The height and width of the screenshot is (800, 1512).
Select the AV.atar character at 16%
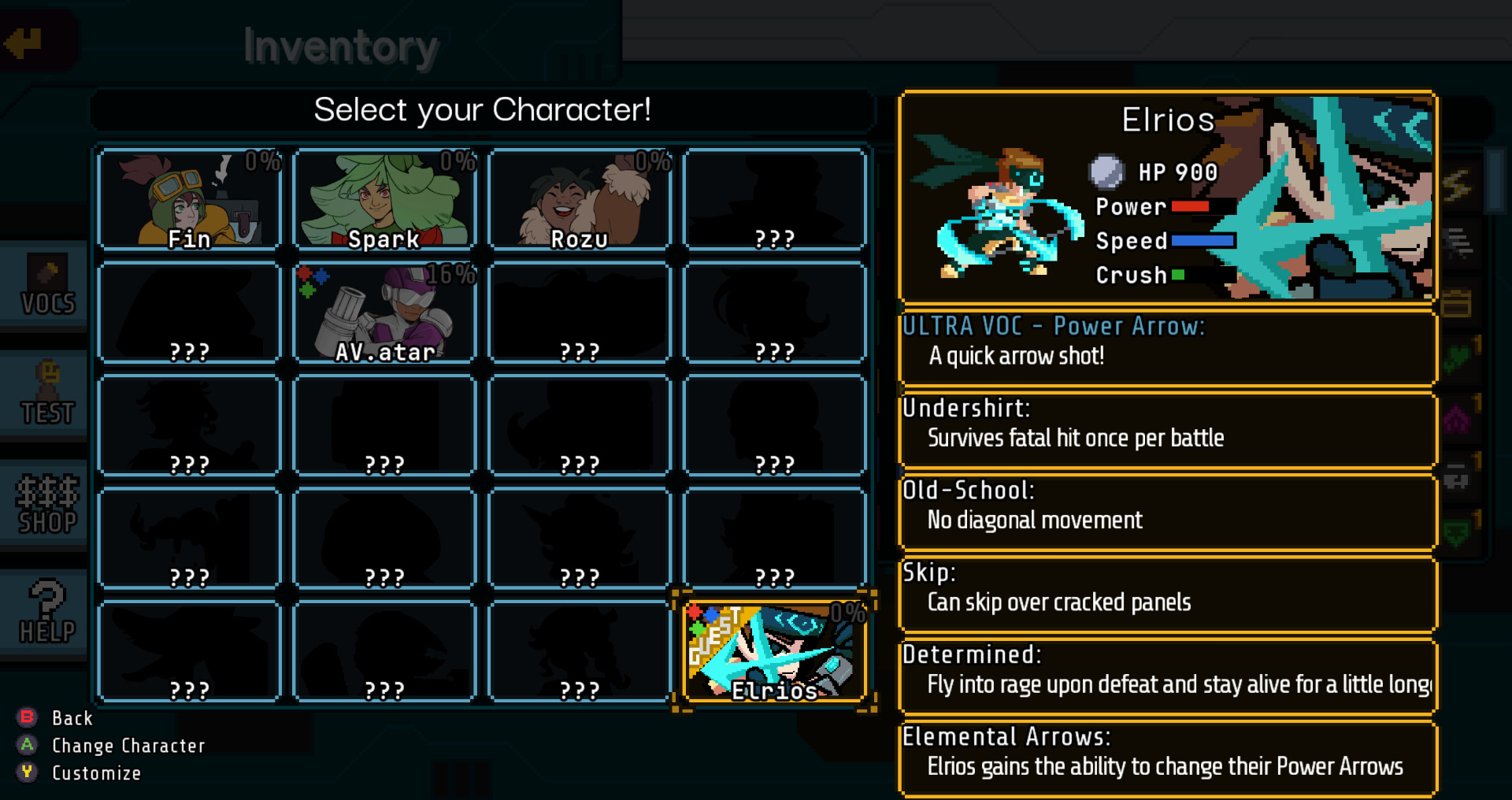(x=384, y=313)
